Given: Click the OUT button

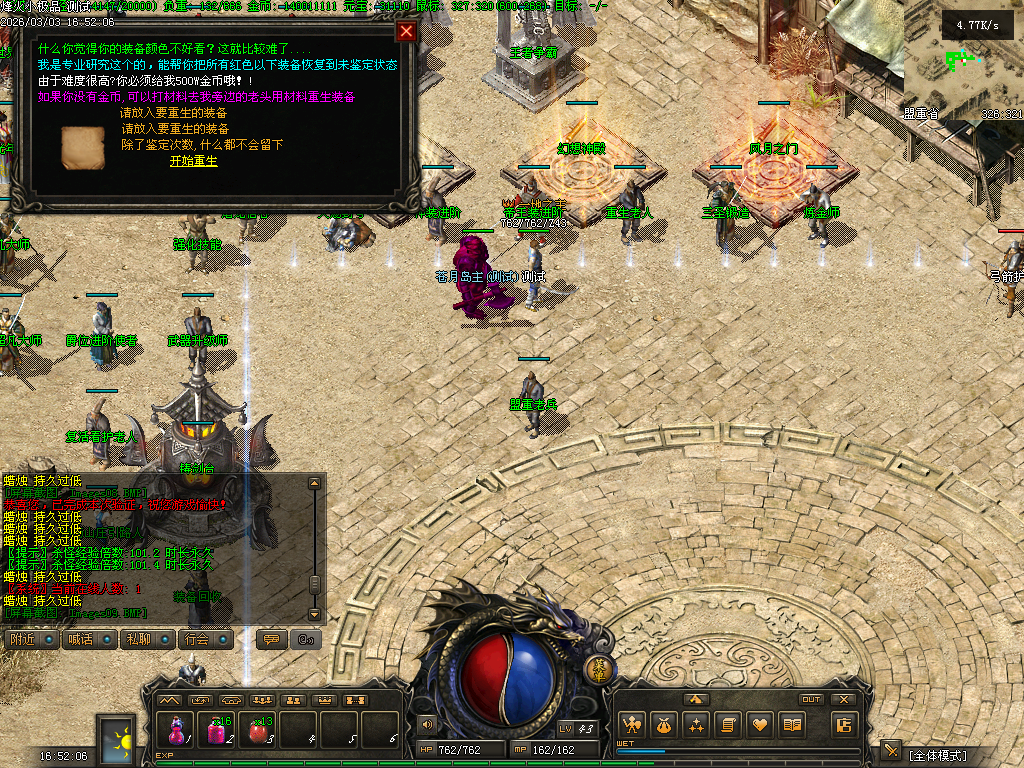Looking at the screenshot, I should point(811,699).
